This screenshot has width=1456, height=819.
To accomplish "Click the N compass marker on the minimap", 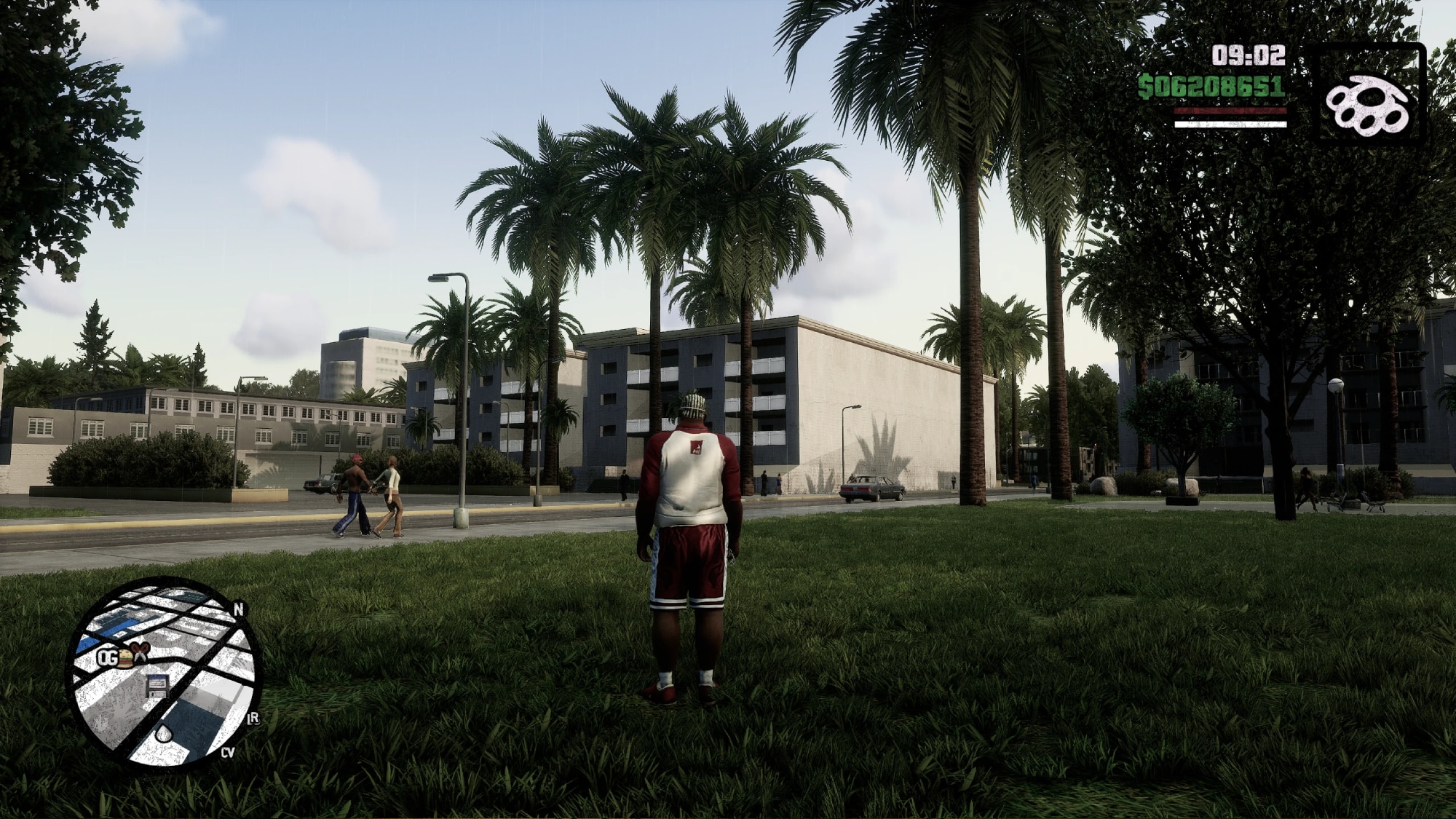I will tap(239, 610).
